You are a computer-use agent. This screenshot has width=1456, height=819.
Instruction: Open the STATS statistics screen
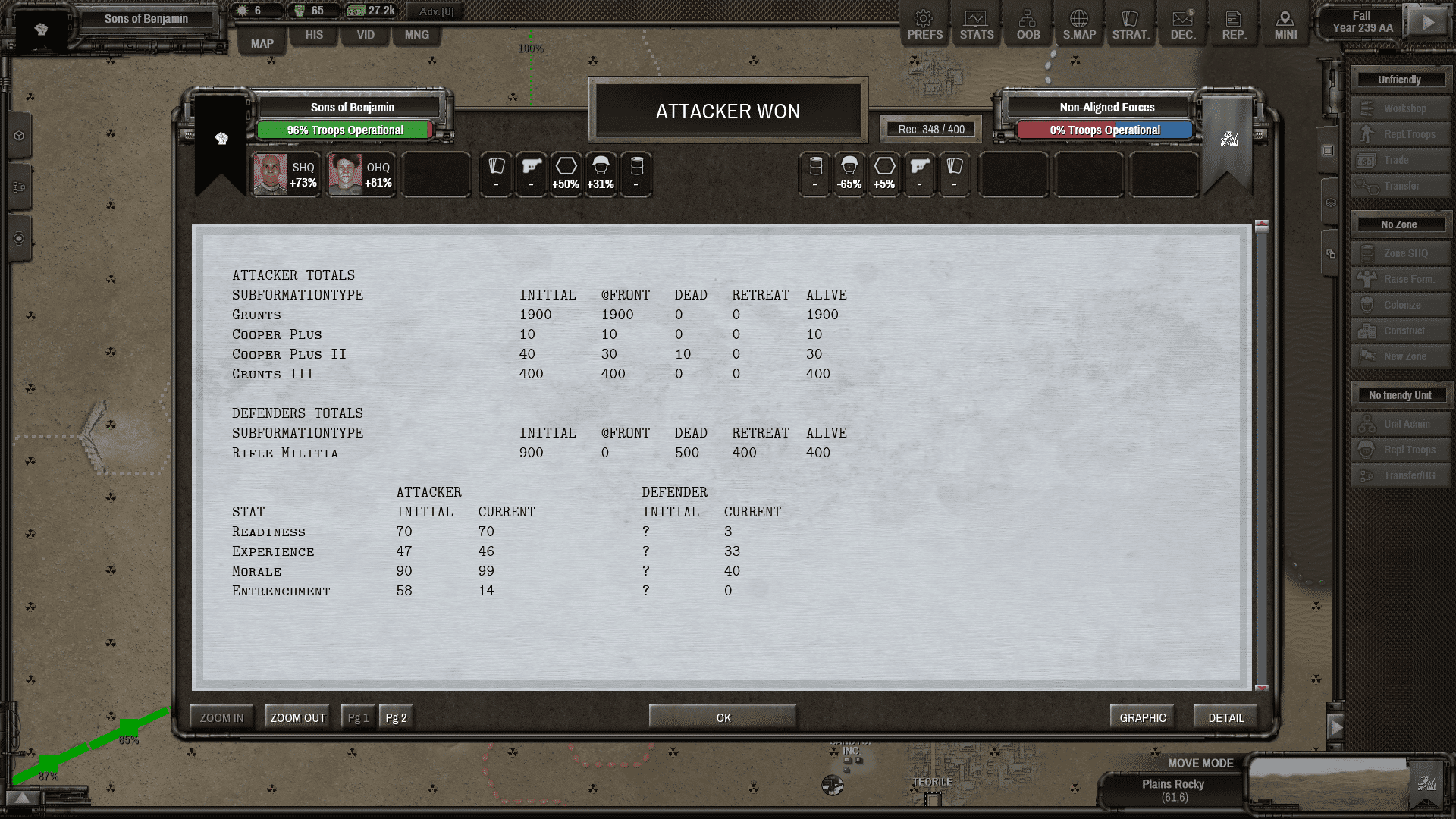coord(976,24)
